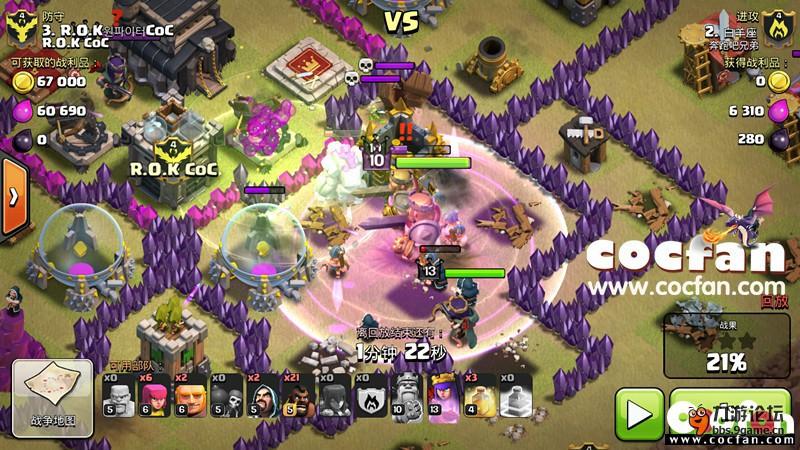Screen dimensions: 800x450
Task: Select the Giant troop slot
Action: (x=189, y=396)
